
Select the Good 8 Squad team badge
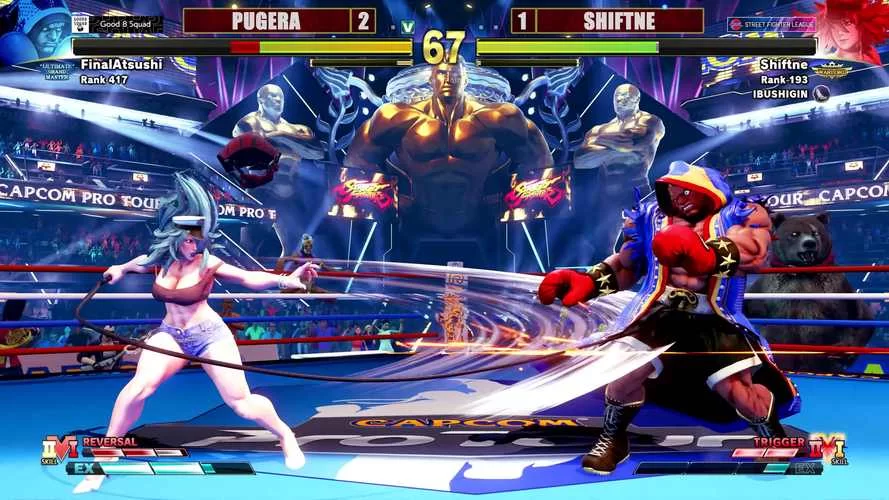pyautogui.click(x=116, y=23)
